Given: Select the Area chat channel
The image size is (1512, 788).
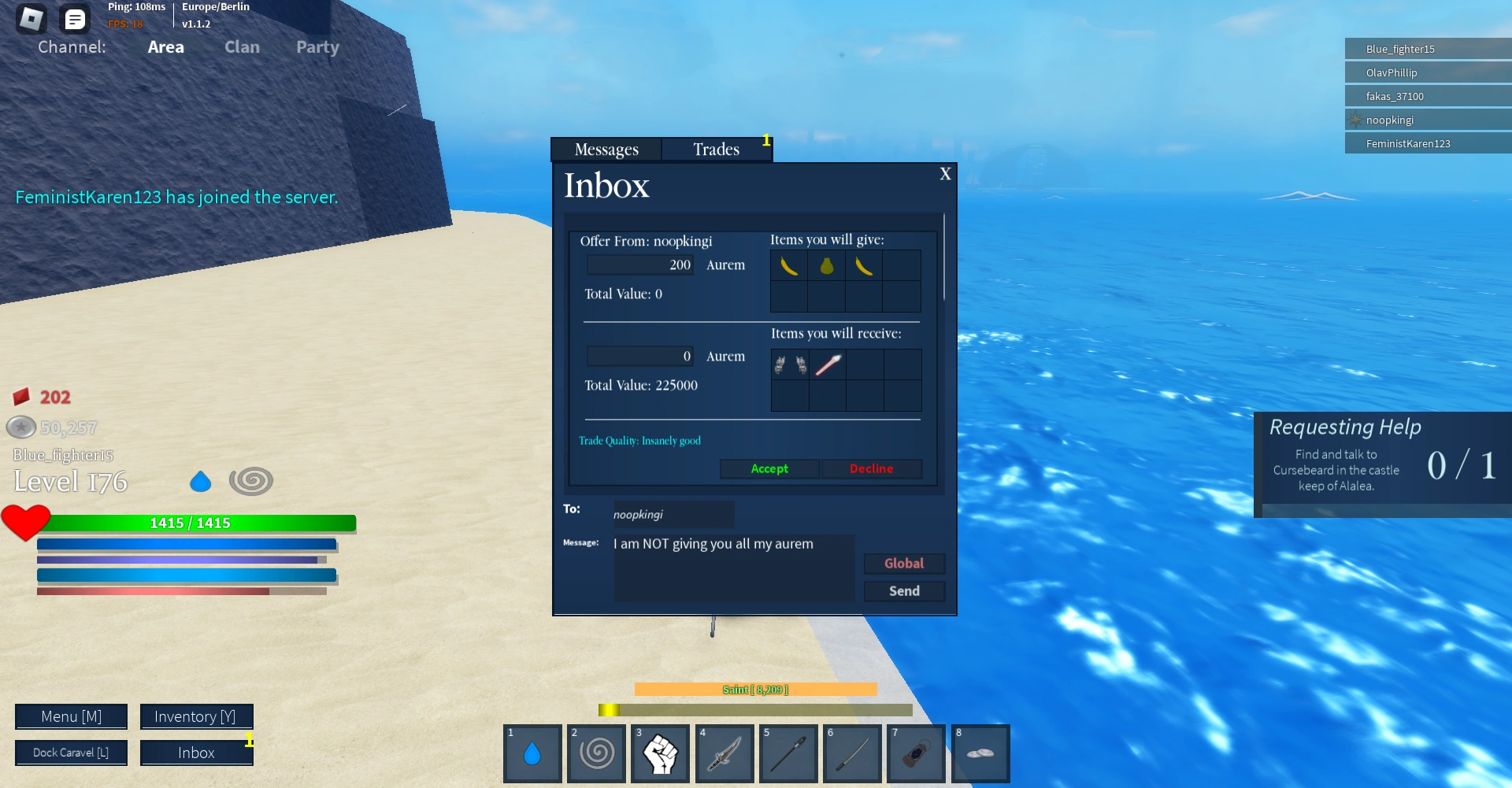Looking at the screenshot, I should [x=165, y=47].
